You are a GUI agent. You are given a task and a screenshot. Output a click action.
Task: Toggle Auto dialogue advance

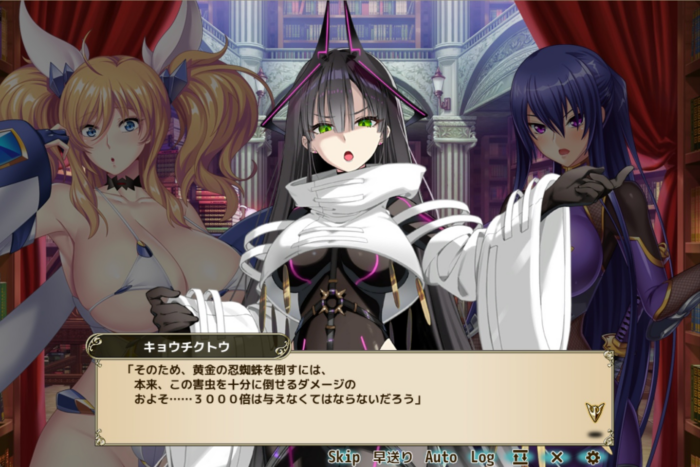pos(441,457)
